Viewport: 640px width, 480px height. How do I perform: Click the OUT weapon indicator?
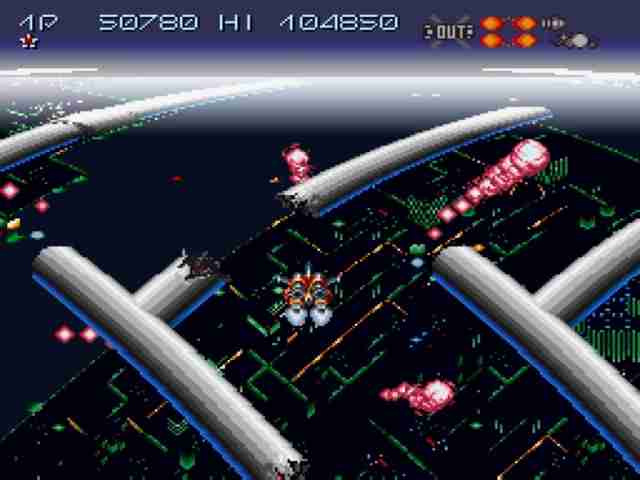point(447,30)
